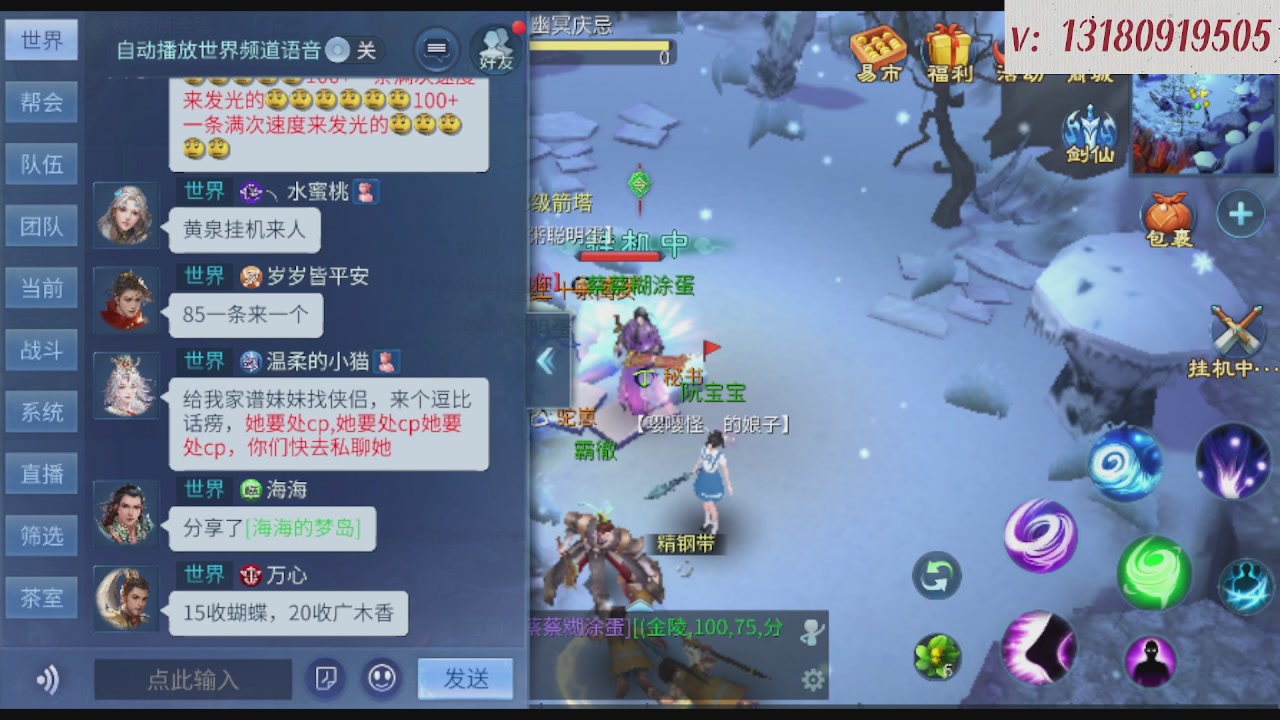Screen dimensions: 1280x720
Task: Click the 点此输入 chat input field
Action: [193, 678]
